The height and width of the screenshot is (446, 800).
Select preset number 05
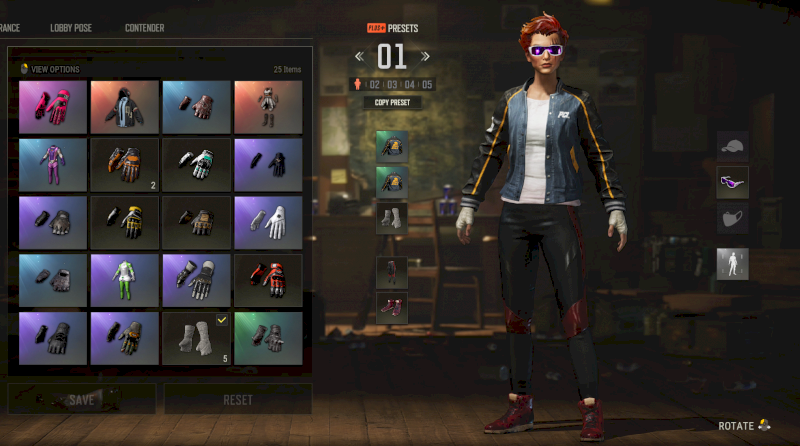point(427,84)
